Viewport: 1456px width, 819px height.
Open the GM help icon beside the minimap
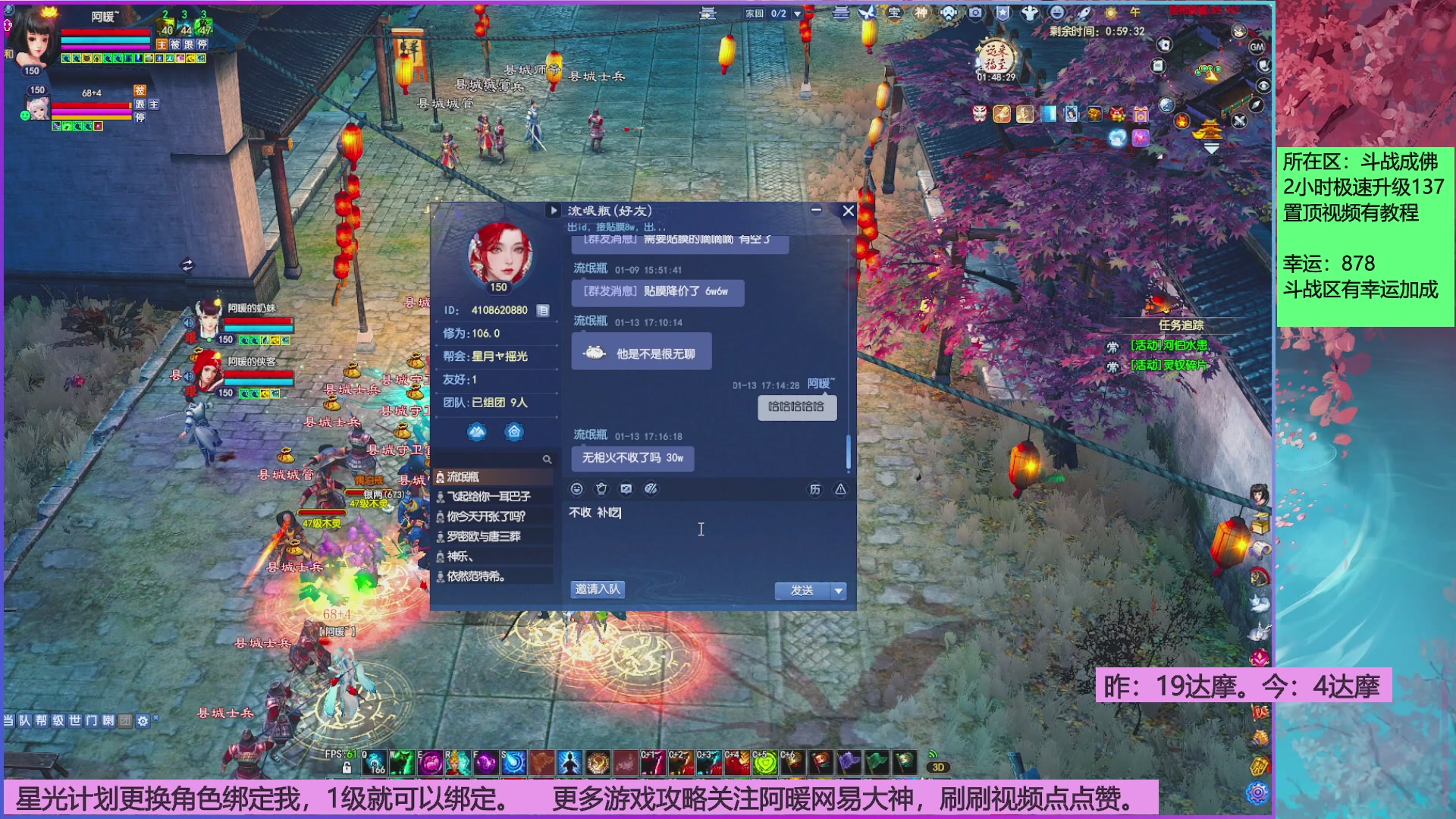pos(1257,47)
